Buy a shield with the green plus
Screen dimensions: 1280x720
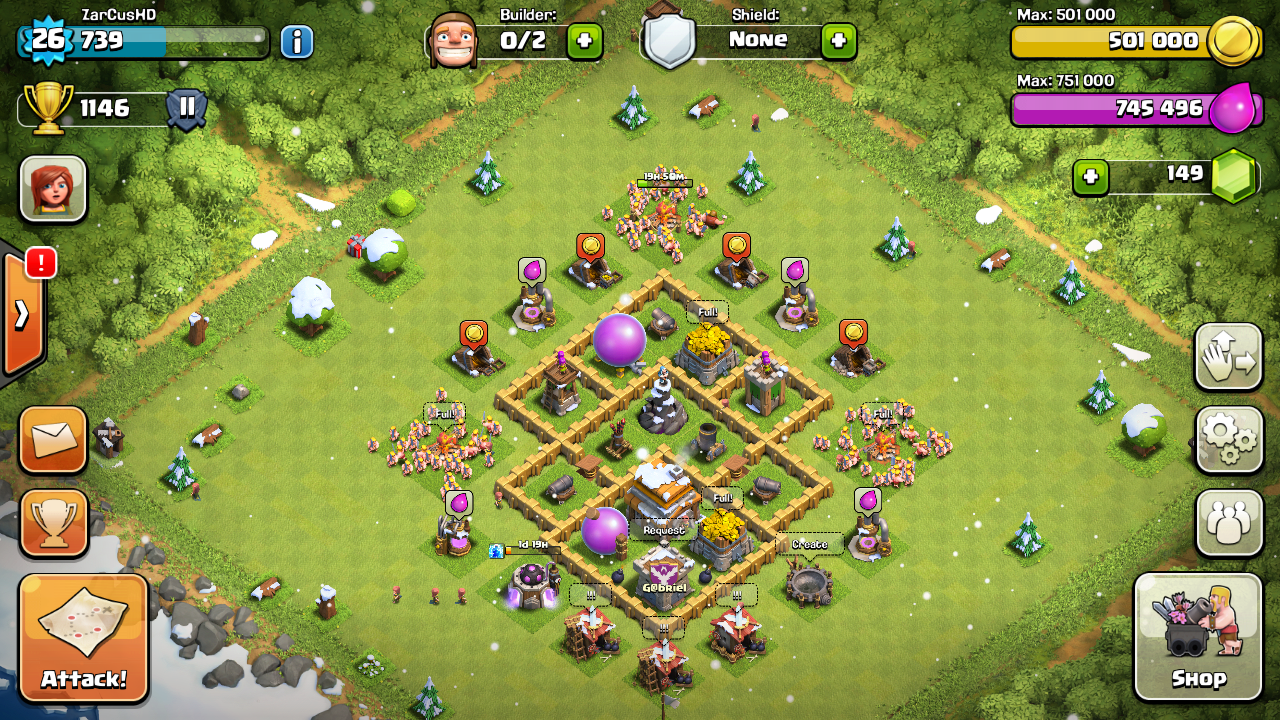838,41
